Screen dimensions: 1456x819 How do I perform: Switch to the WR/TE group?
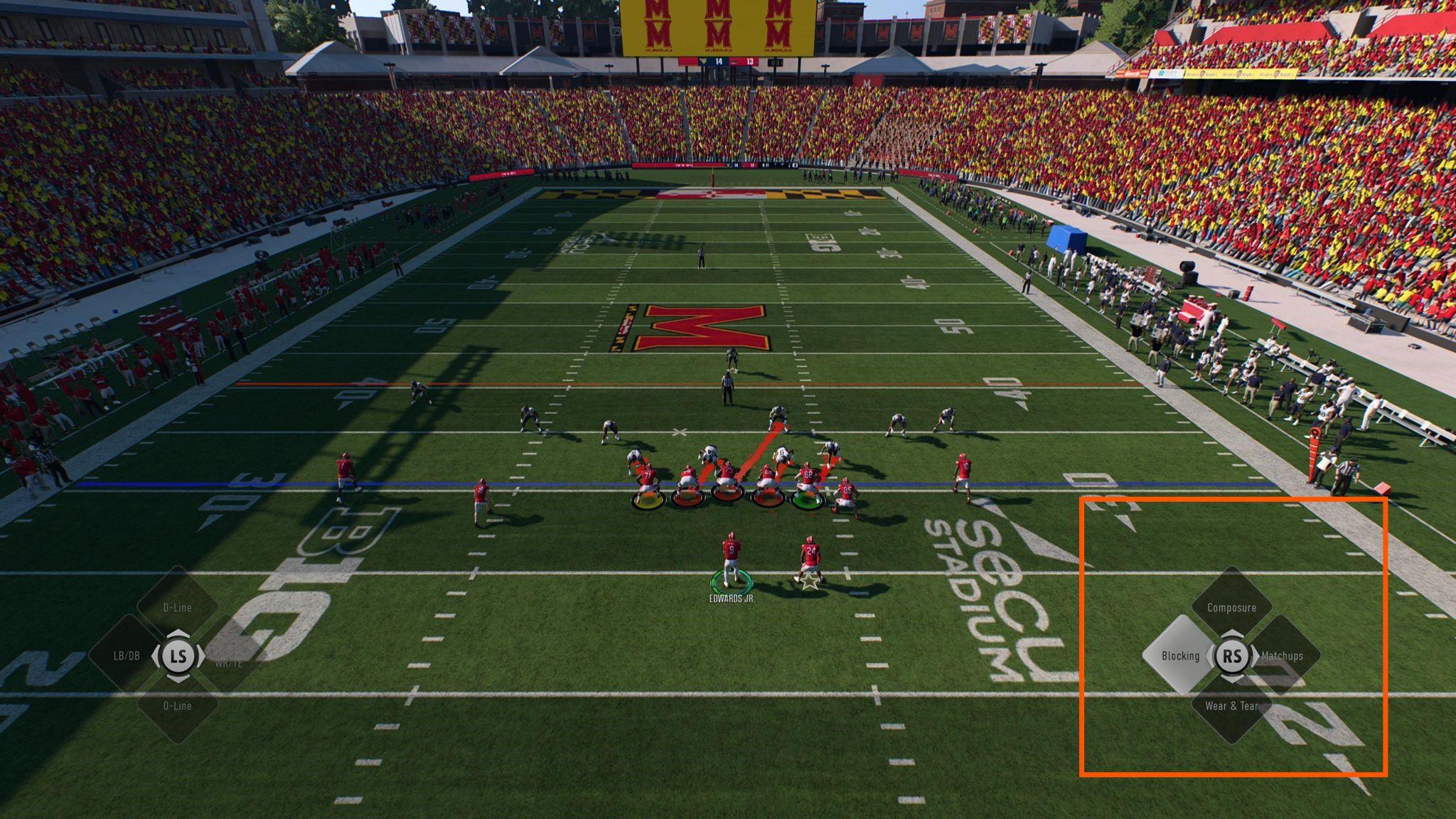click(229, 663)
